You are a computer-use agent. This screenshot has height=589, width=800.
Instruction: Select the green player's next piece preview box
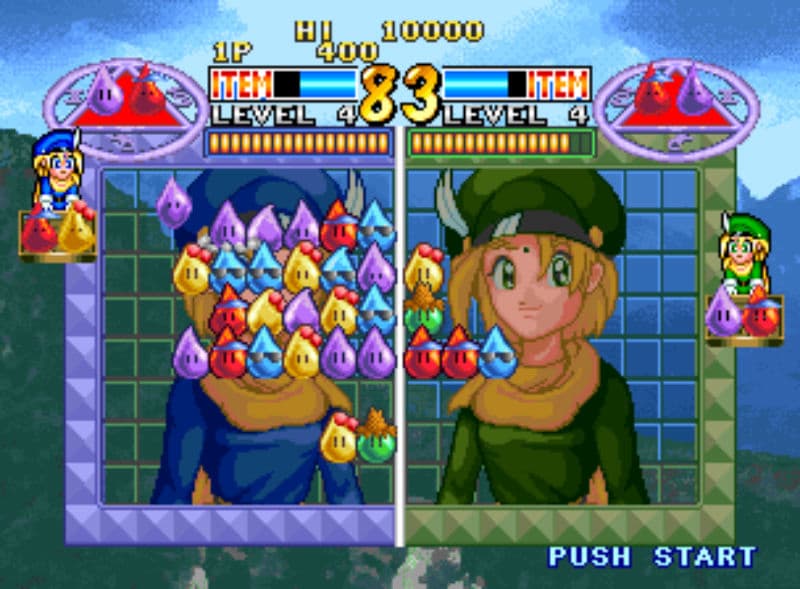(x=743, y=315)
